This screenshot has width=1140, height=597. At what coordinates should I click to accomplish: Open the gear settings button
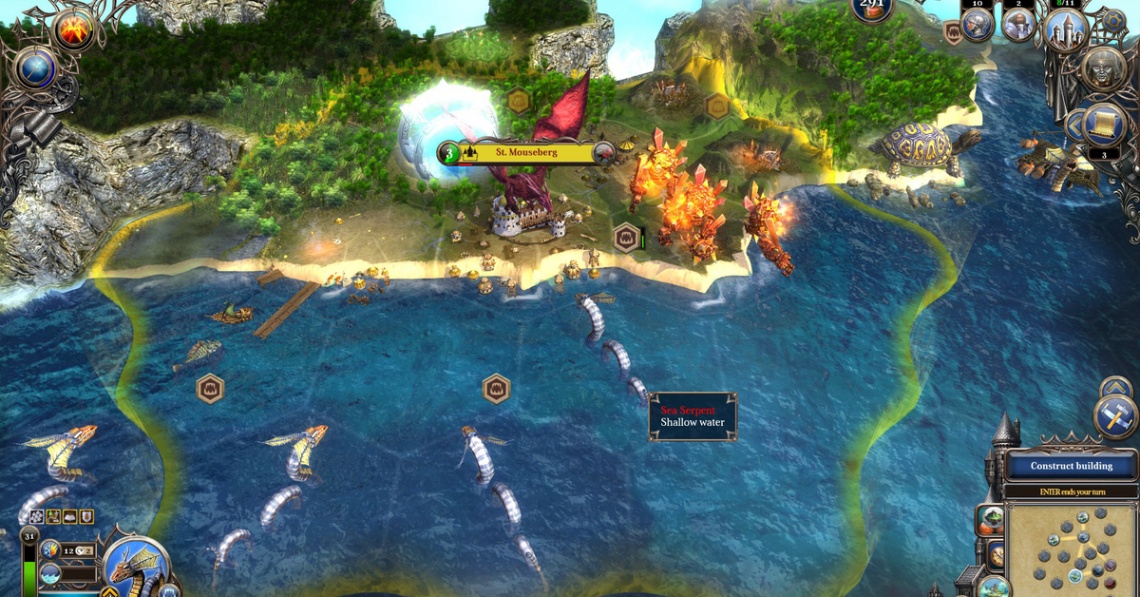[1112, 20]
